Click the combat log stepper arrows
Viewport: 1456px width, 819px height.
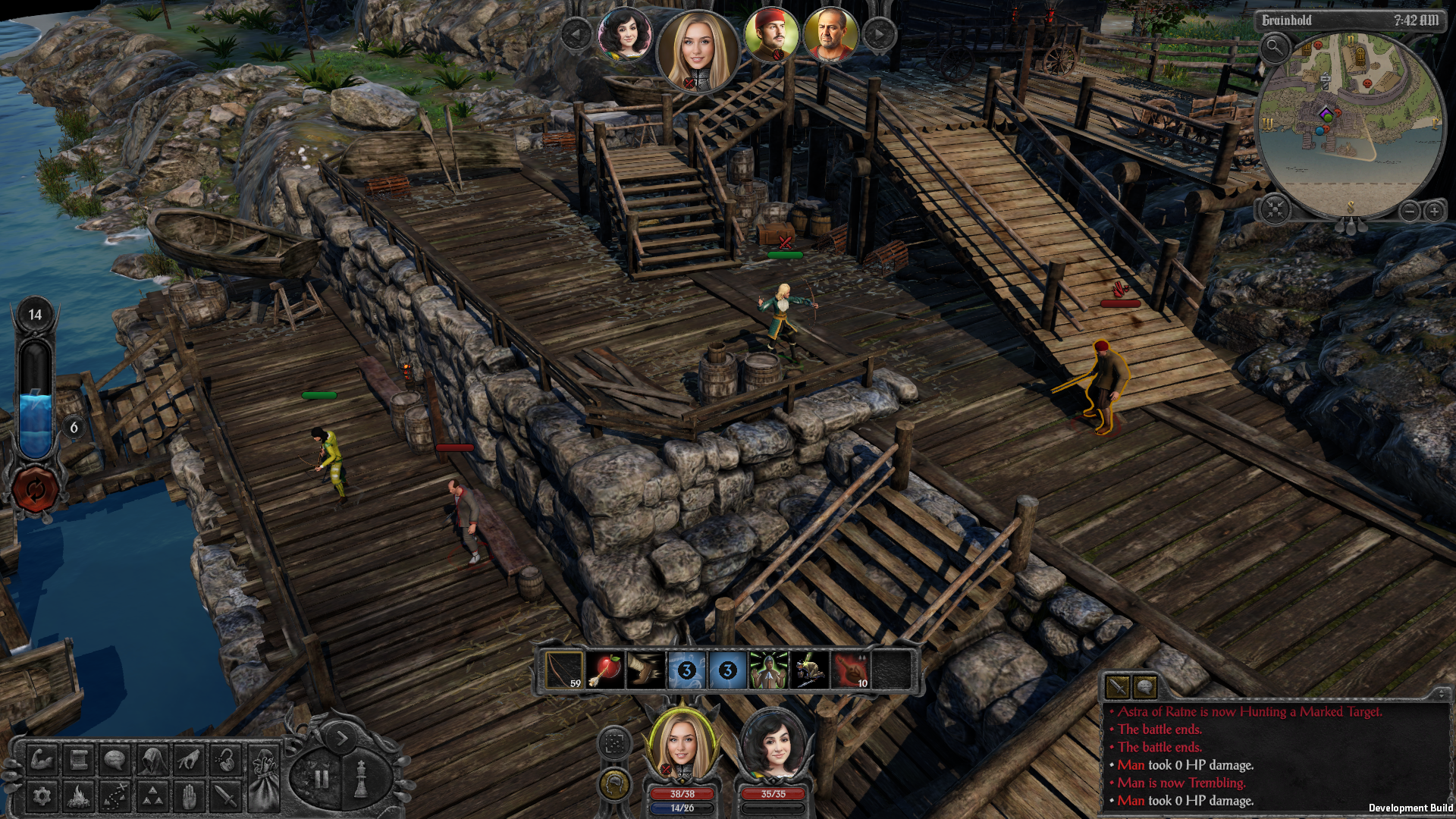point(1442,694)
